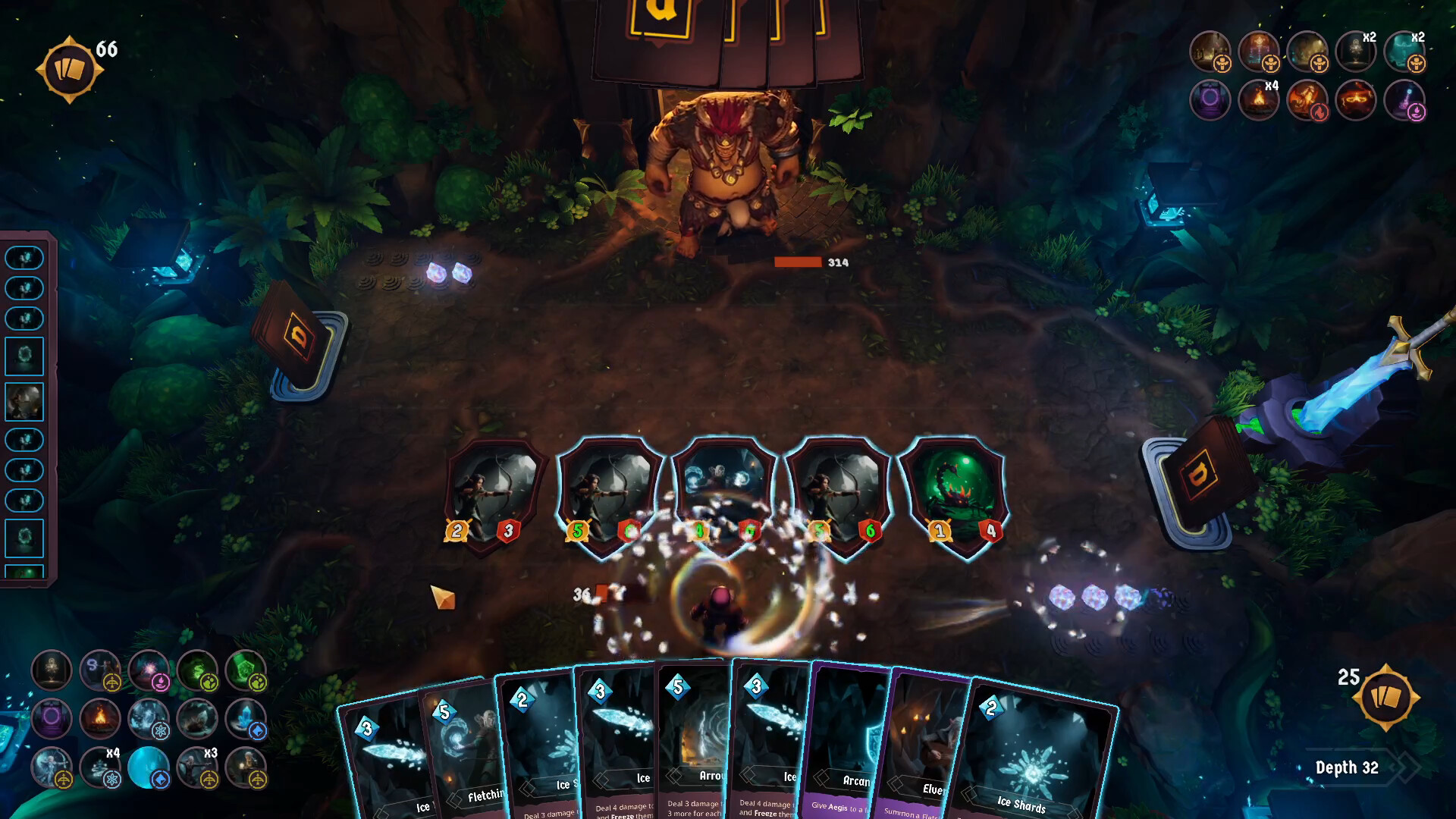Viewport: 1456px width, 819px height.
Task: Select the campfire icon in bottom-left panel
Action: click(100, 717)
